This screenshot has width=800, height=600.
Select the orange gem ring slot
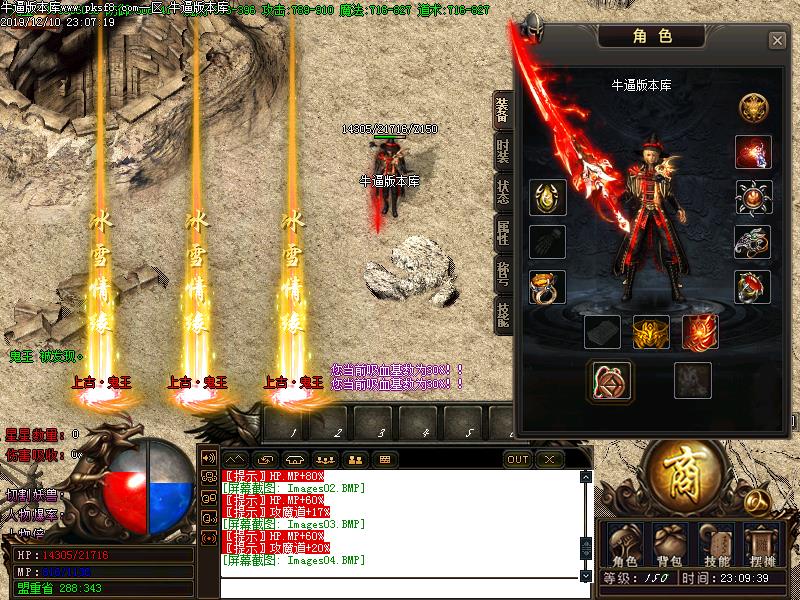click(x=547, y=287)
